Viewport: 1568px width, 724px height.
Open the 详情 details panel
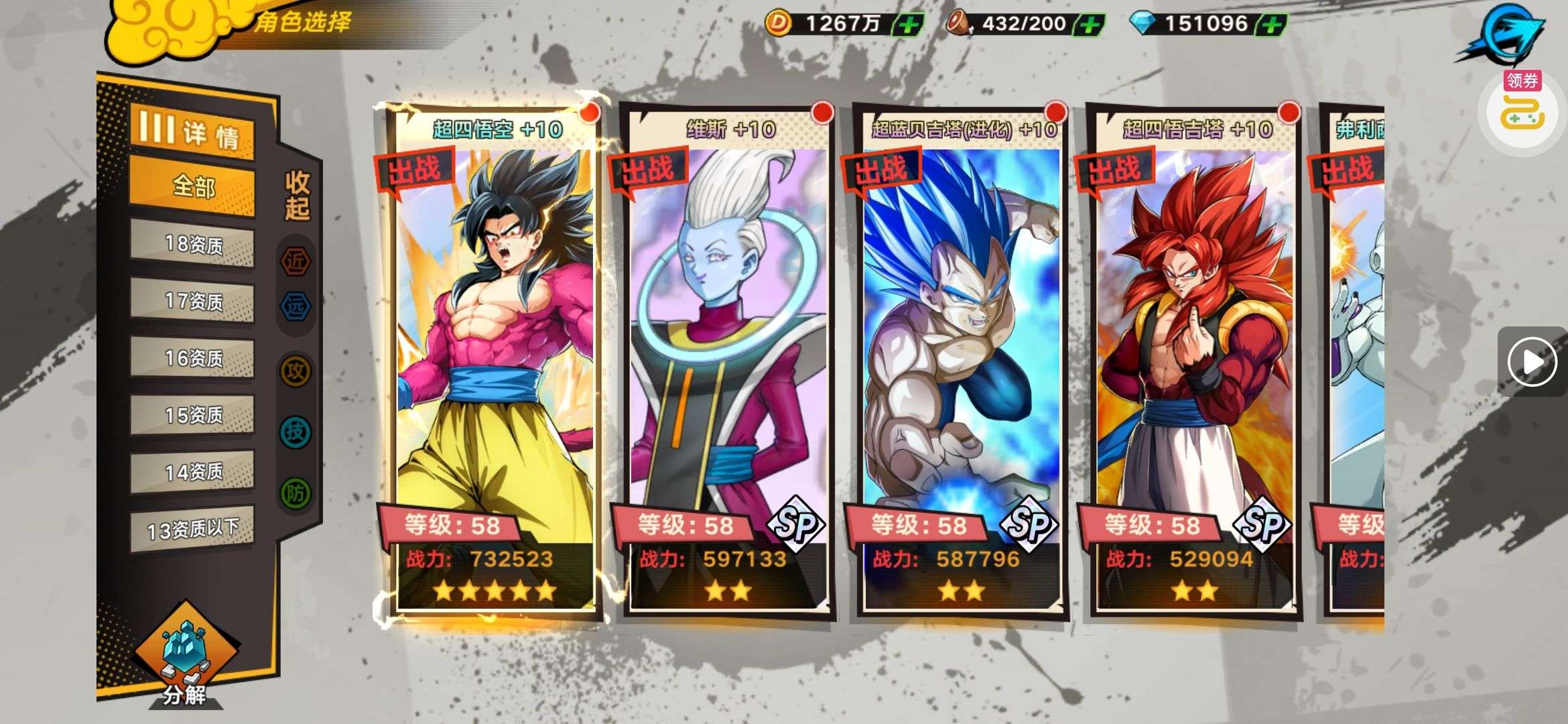click(192, 131)
